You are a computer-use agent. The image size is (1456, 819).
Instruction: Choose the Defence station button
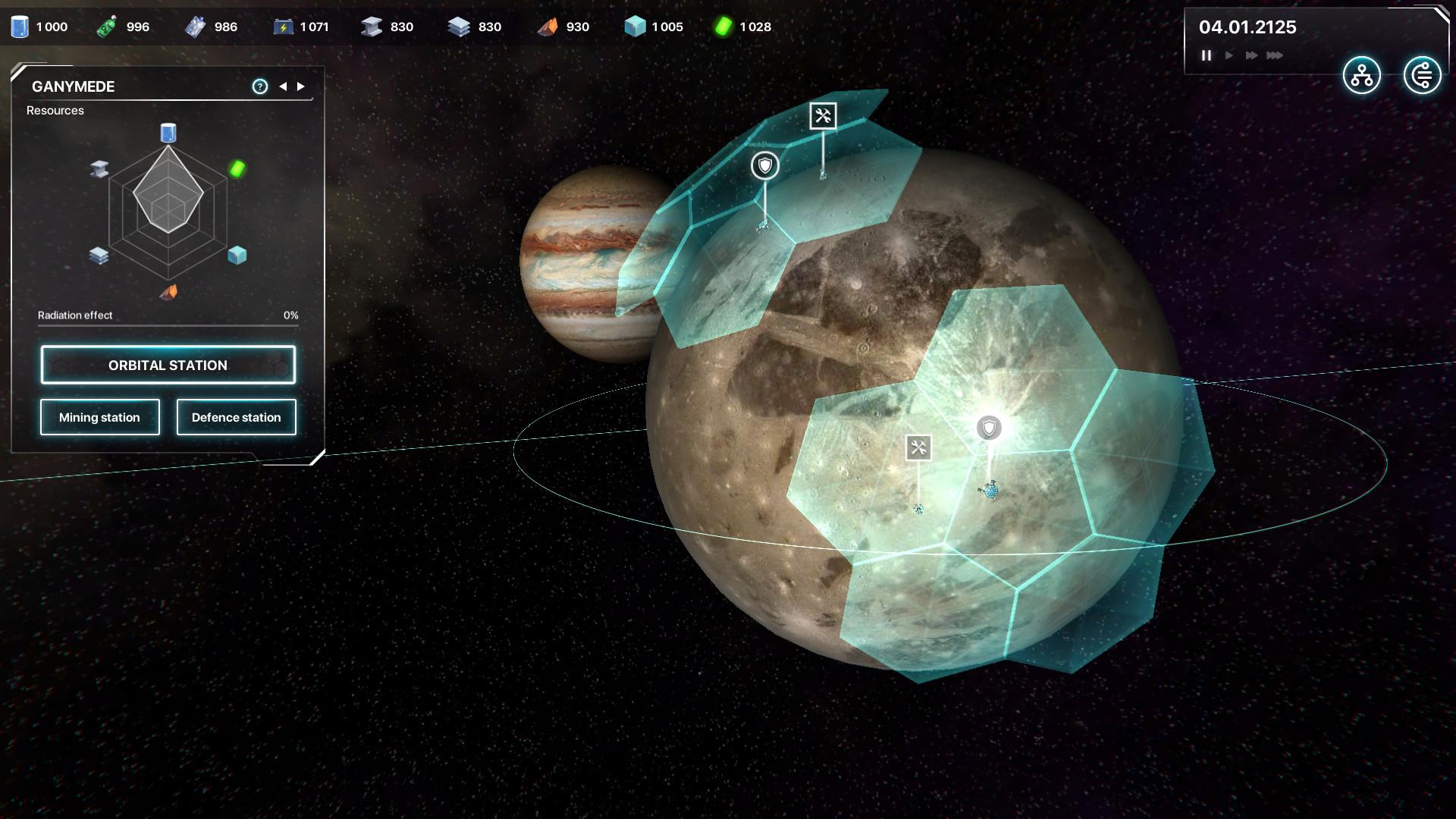[x=236, y=417]
